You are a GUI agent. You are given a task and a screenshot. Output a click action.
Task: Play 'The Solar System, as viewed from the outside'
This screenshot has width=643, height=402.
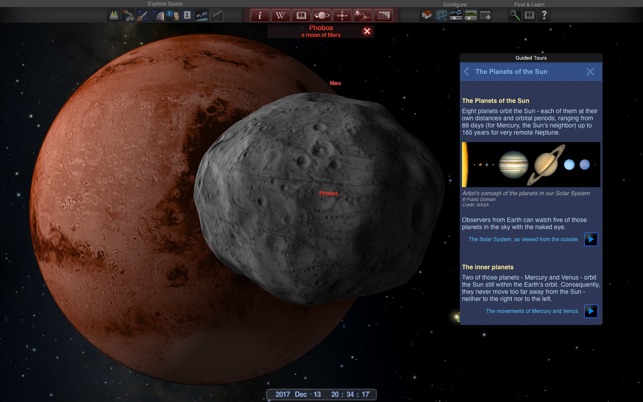(591, 239)
